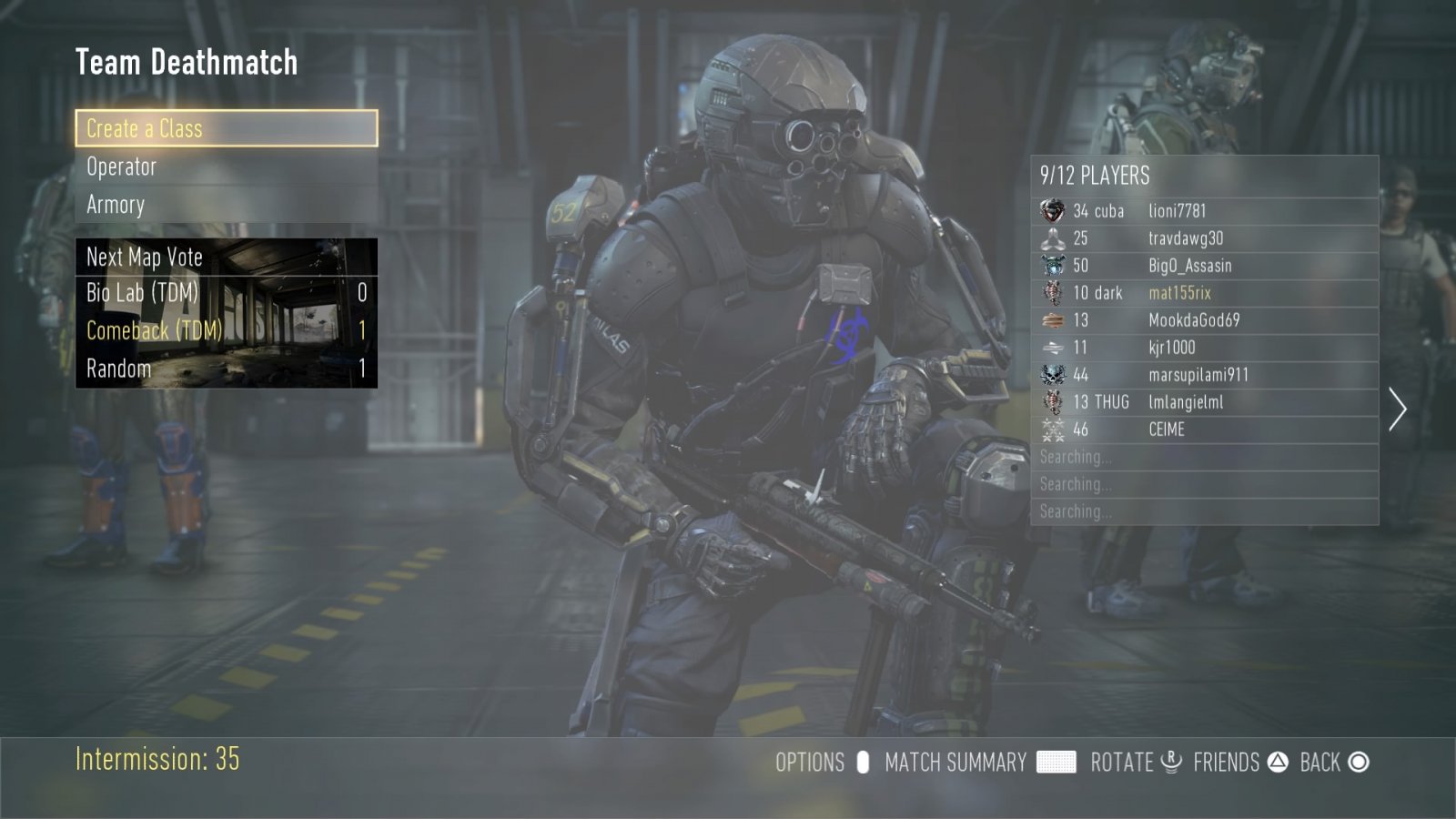Select player lioni7781 in the lobby list
1456x819 pixels.
point(1204,211)
